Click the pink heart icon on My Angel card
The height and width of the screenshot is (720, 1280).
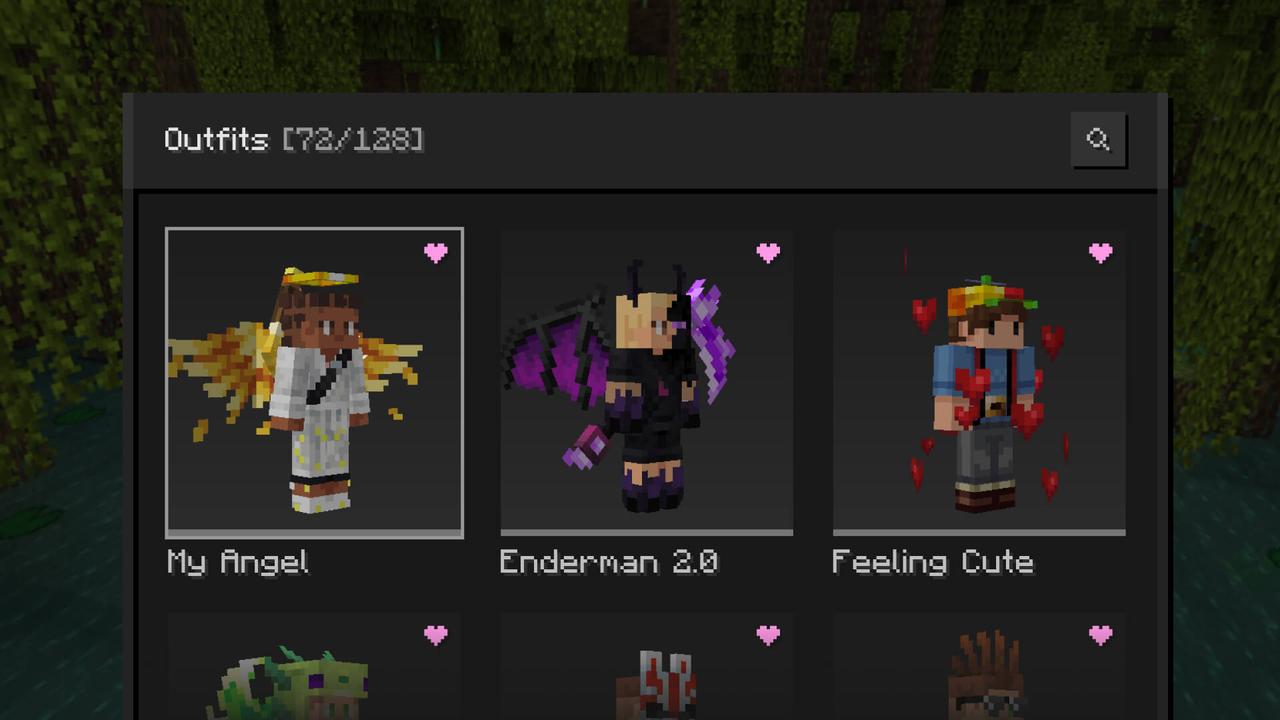[x=436, y=254]
